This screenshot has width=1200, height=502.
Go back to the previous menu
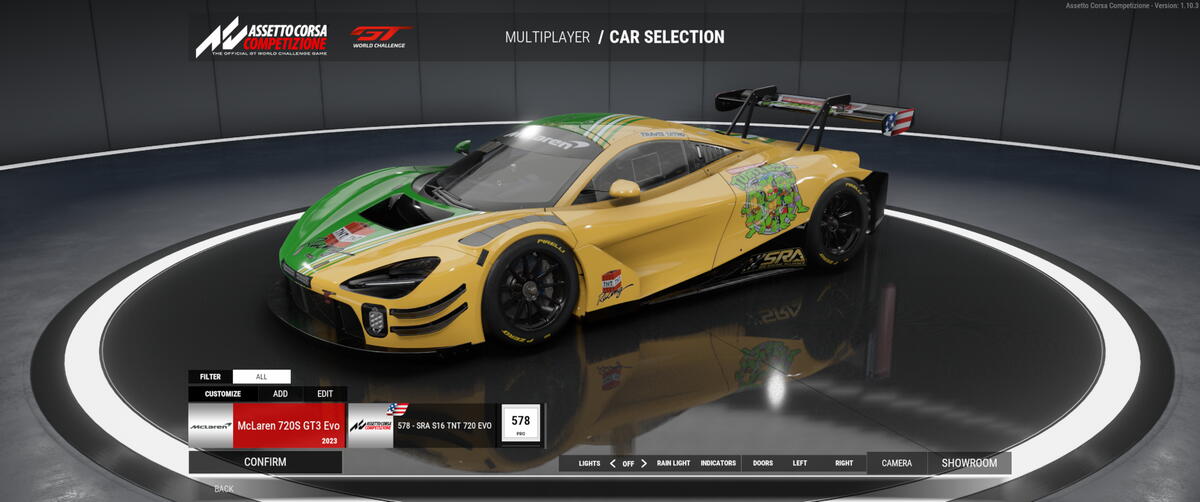pos(224,489)
